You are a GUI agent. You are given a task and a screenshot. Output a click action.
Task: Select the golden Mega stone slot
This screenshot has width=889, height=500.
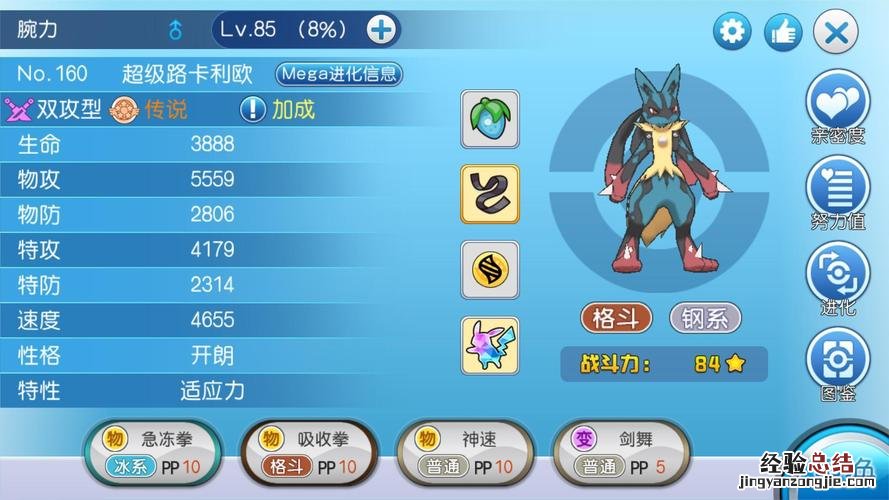click(489, 269)
